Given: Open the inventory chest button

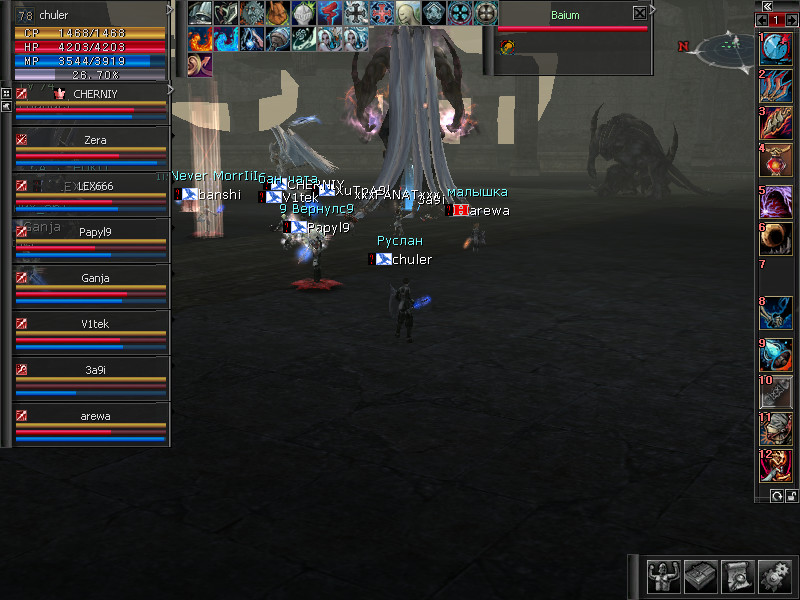Looking at the screenshot, I should [699, 575].
